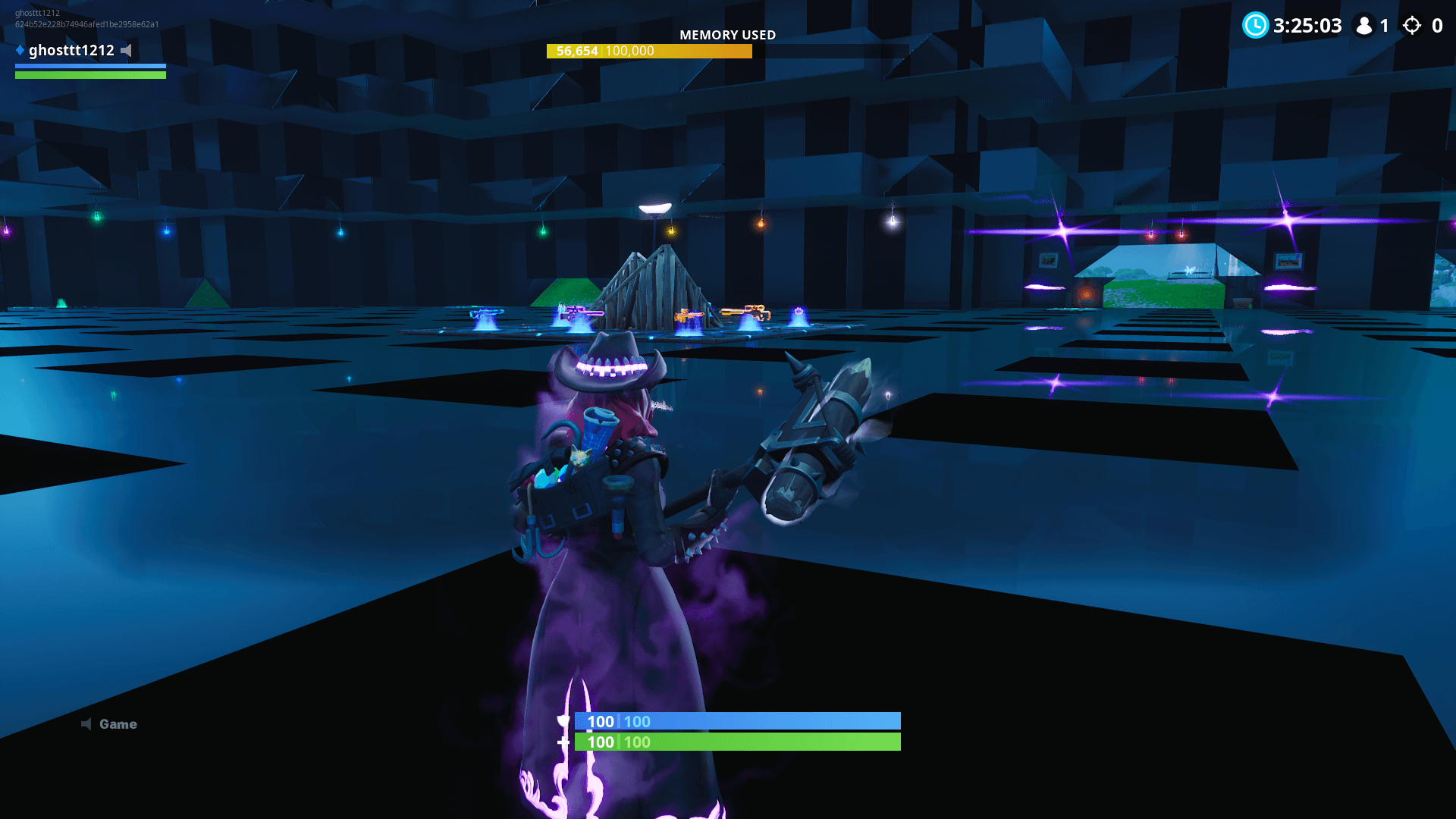The image size is (1456, 819).
Task: Select the Game chat tab
Action: click(x=118, y=723)
